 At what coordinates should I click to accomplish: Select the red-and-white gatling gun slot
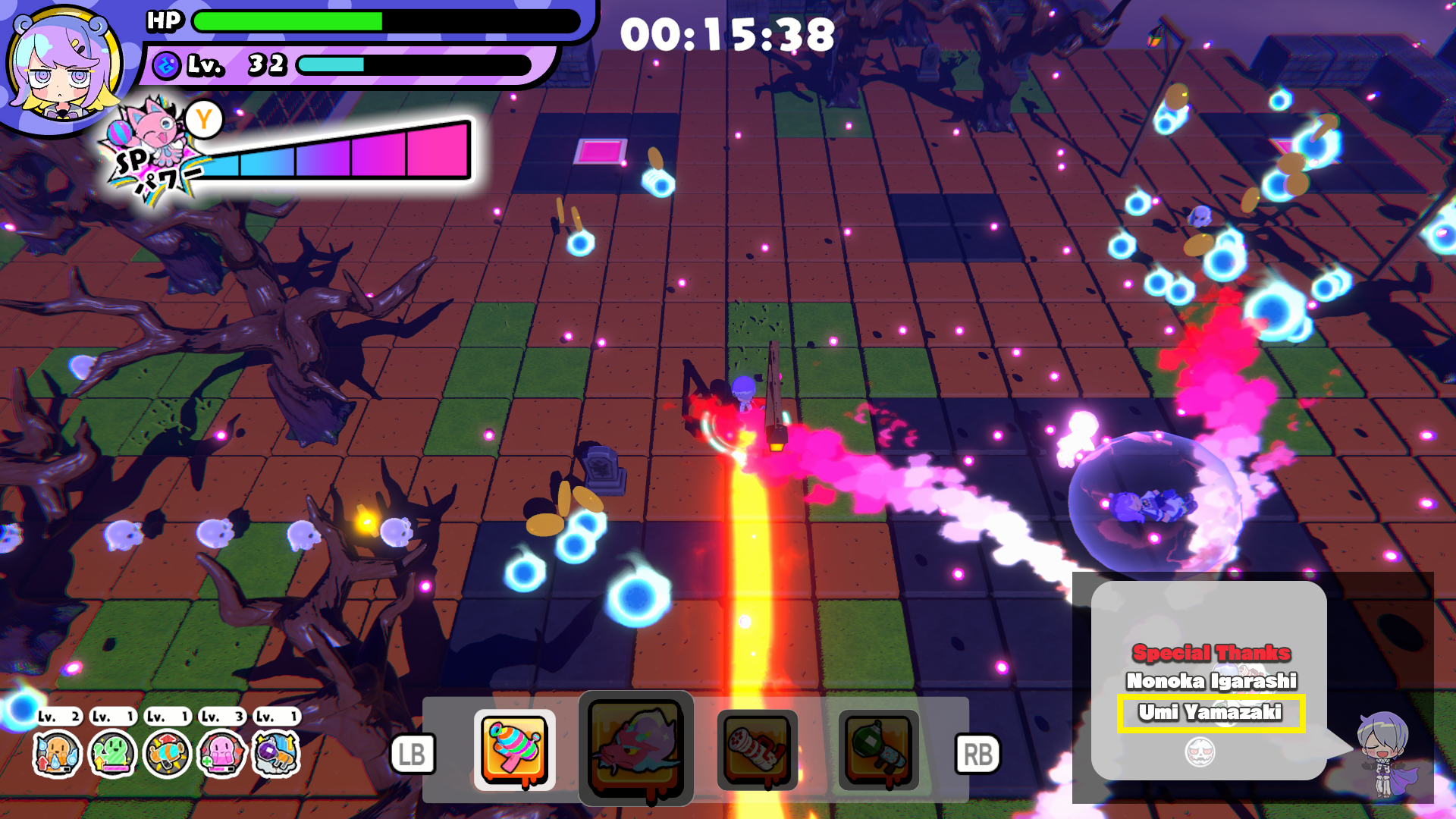tap(757, 749)
